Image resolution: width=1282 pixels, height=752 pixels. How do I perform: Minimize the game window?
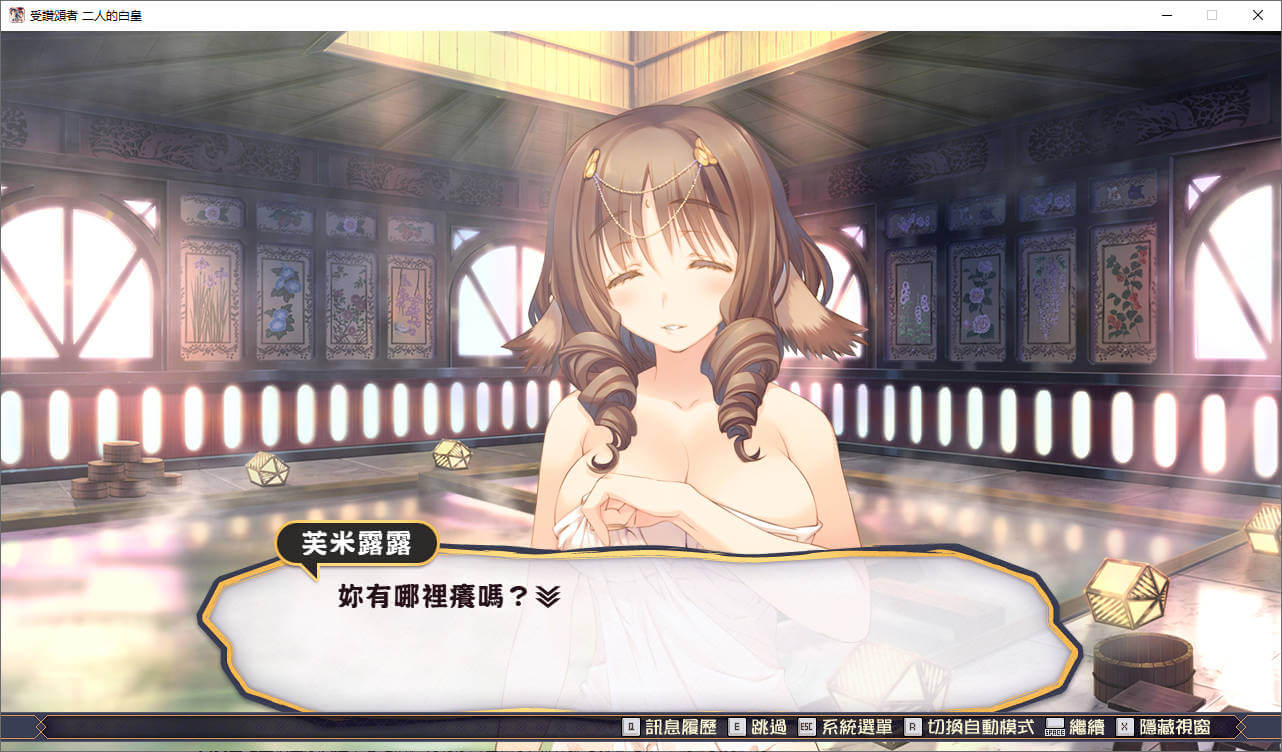pyautogui.click(x=1166, y=15)
